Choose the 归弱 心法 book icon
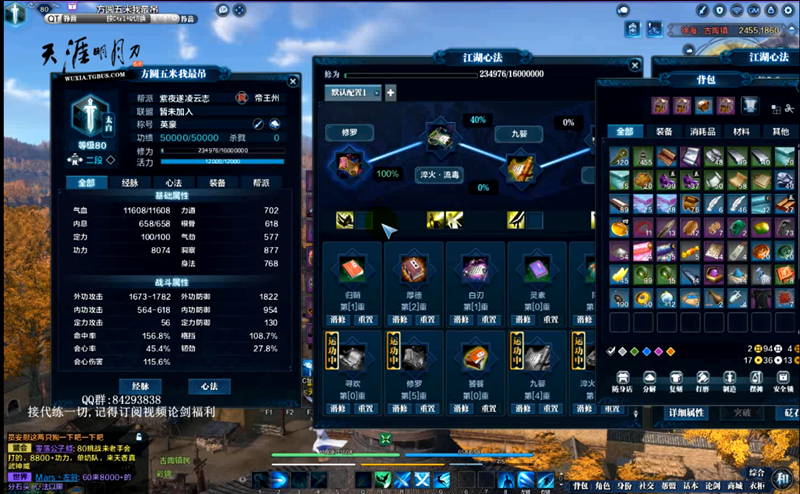This screenshot has width=800, height=494. tap(352, 270)
